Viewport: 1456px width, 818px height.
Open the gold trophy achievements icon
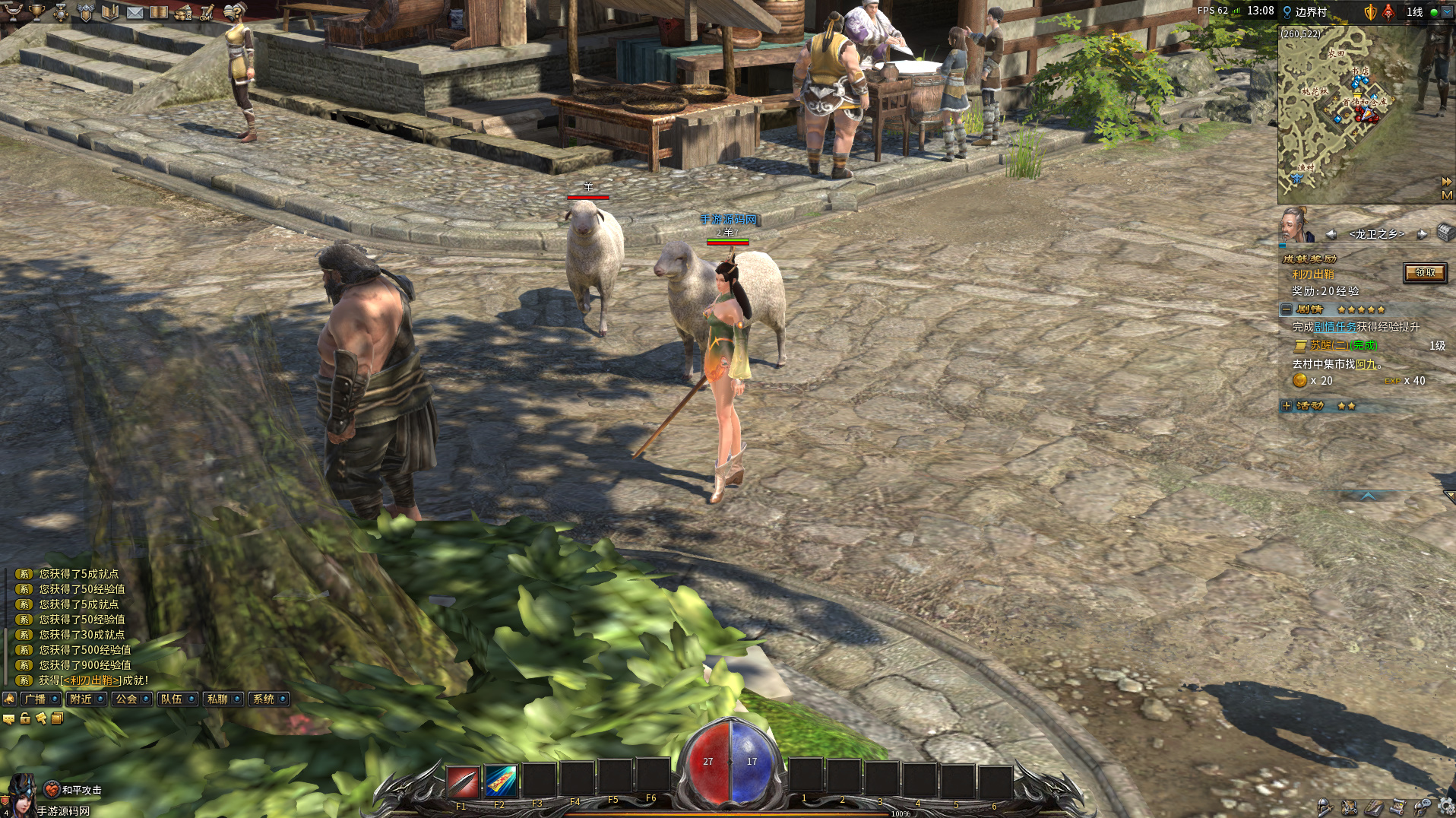tap(36, 12)
